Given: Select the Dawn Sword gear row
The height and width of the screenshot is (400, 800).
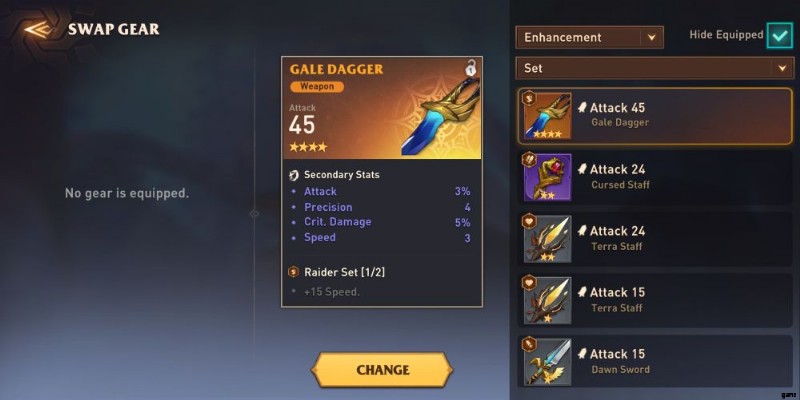Looking at the screenshot, I should click(x=655, y=361).
